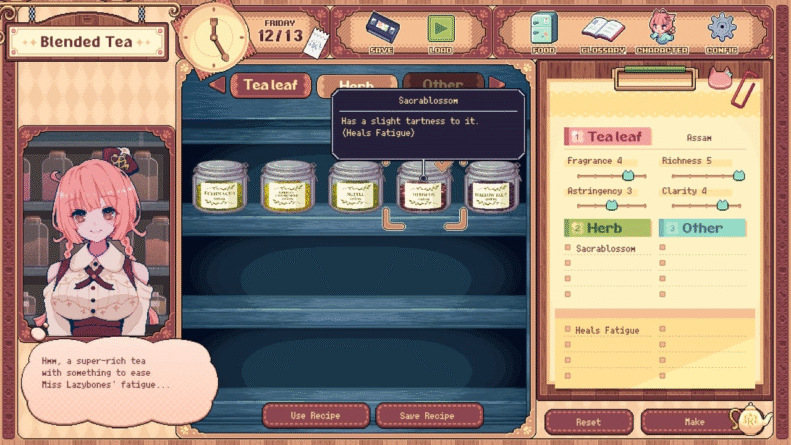Open the Config settings gear

click(722, 31)
